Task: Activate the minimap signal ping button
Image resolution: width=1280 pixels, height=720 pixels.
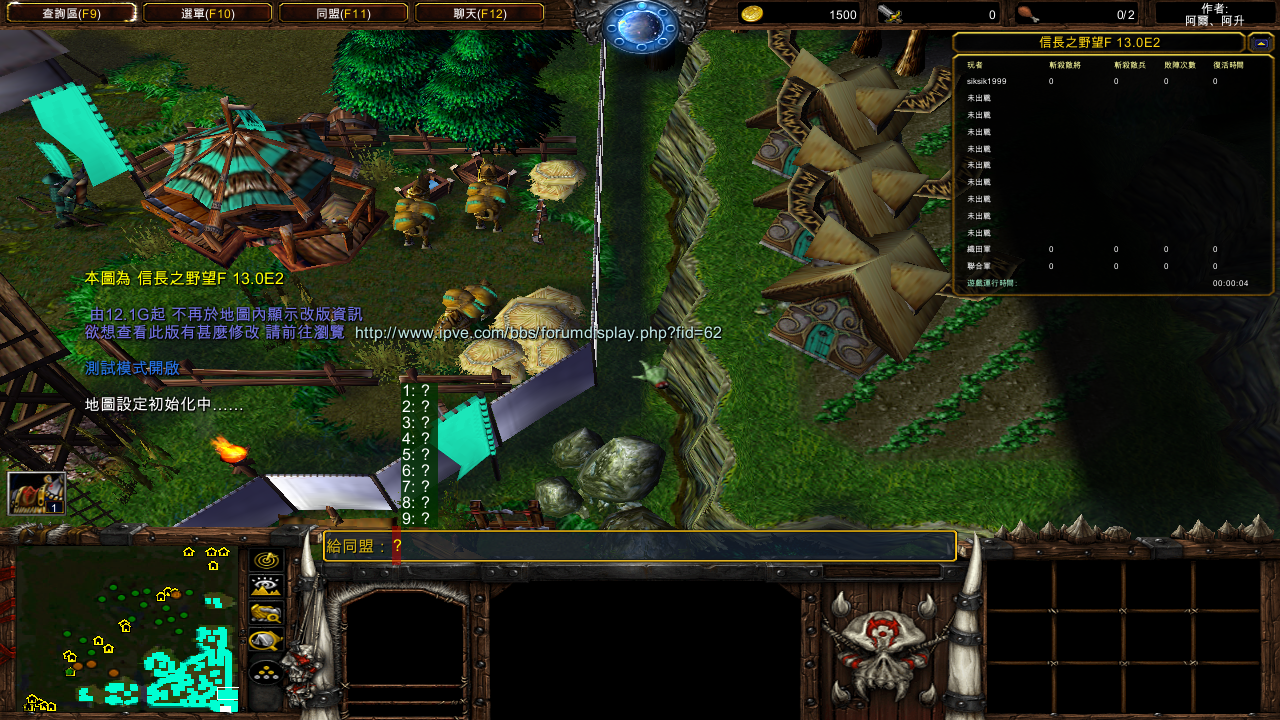Action: pyautogui.click(x=266, y=560)
